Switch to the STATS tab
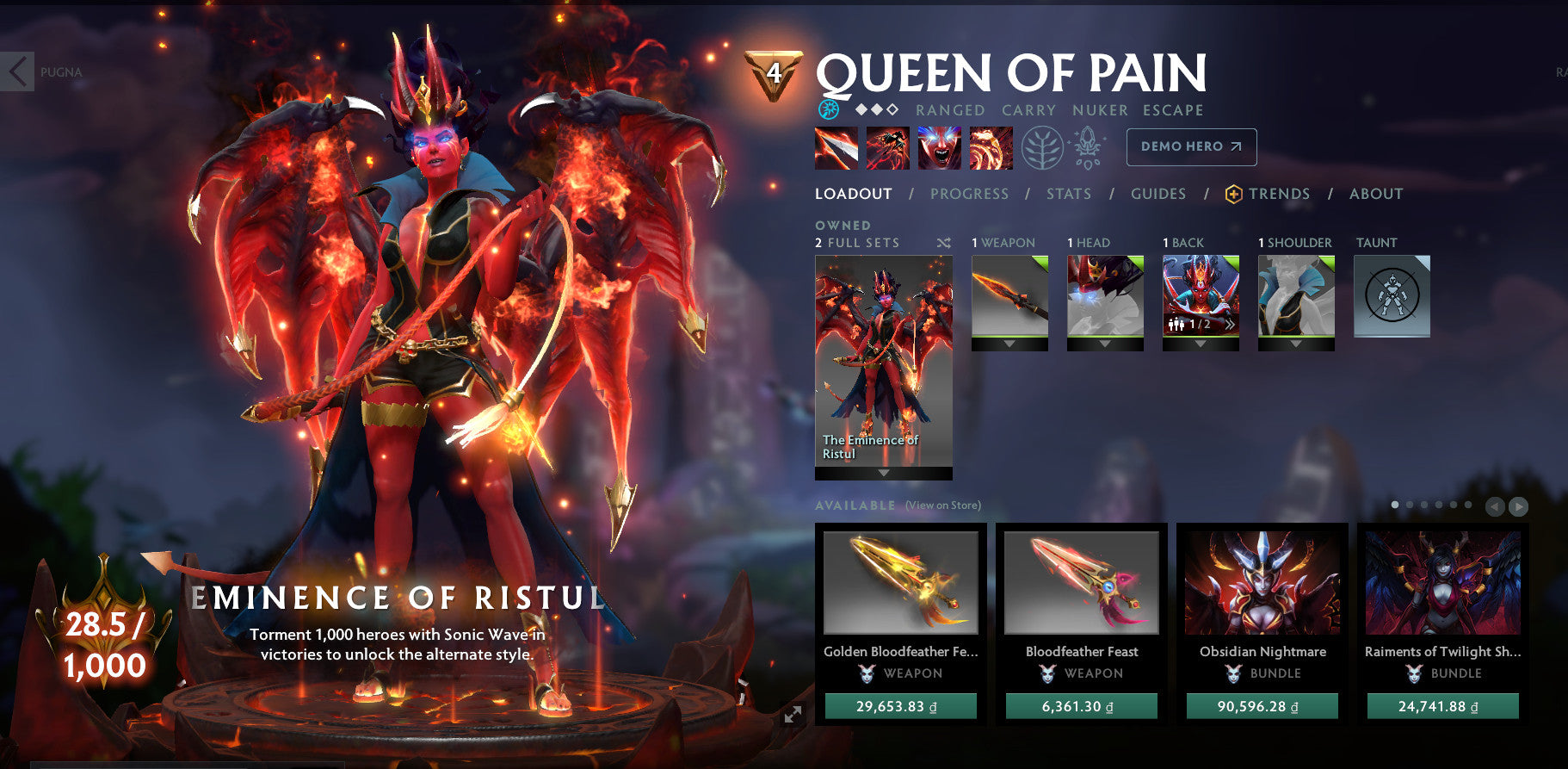 [x=1069, y=194]
